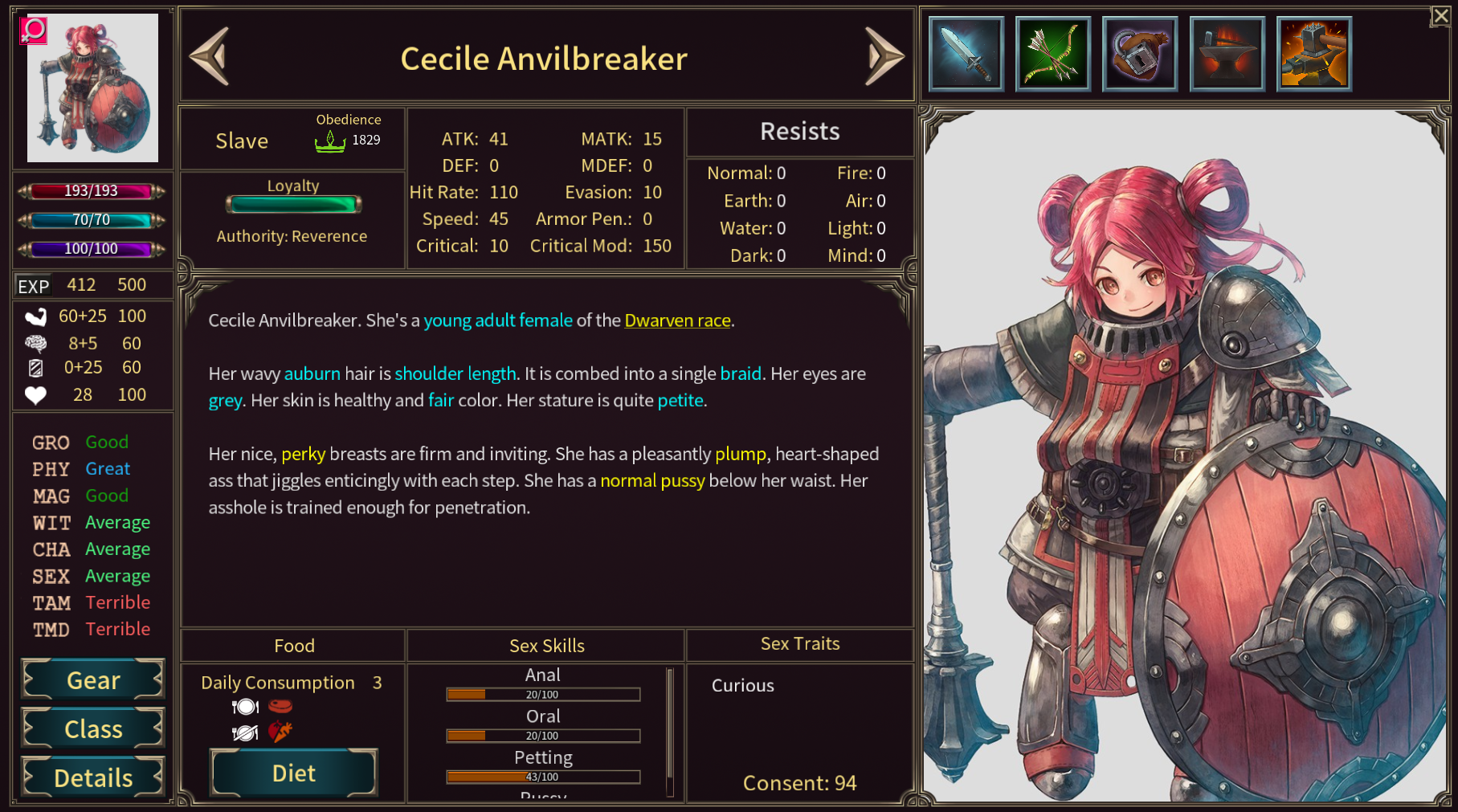1458x812 pixels.
Task: Click the crossed-out vegetable food icon
Action: pos(280,732)
